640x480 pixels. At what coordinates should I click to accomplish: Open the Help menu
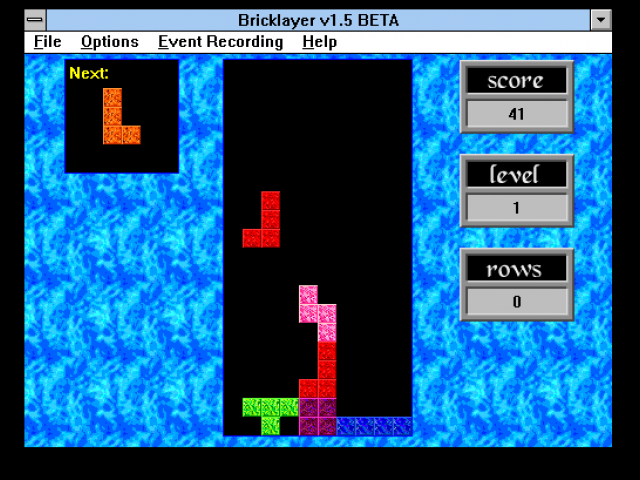(x=319, y=42)
